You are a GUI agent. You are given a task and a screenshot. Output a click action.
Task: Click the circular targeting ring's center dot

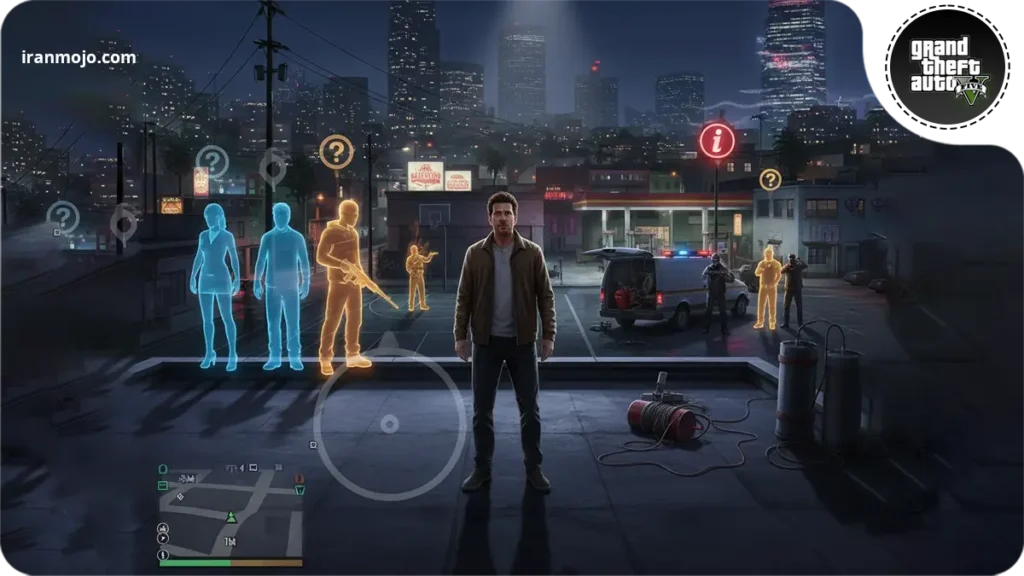[x=389, y=424]
